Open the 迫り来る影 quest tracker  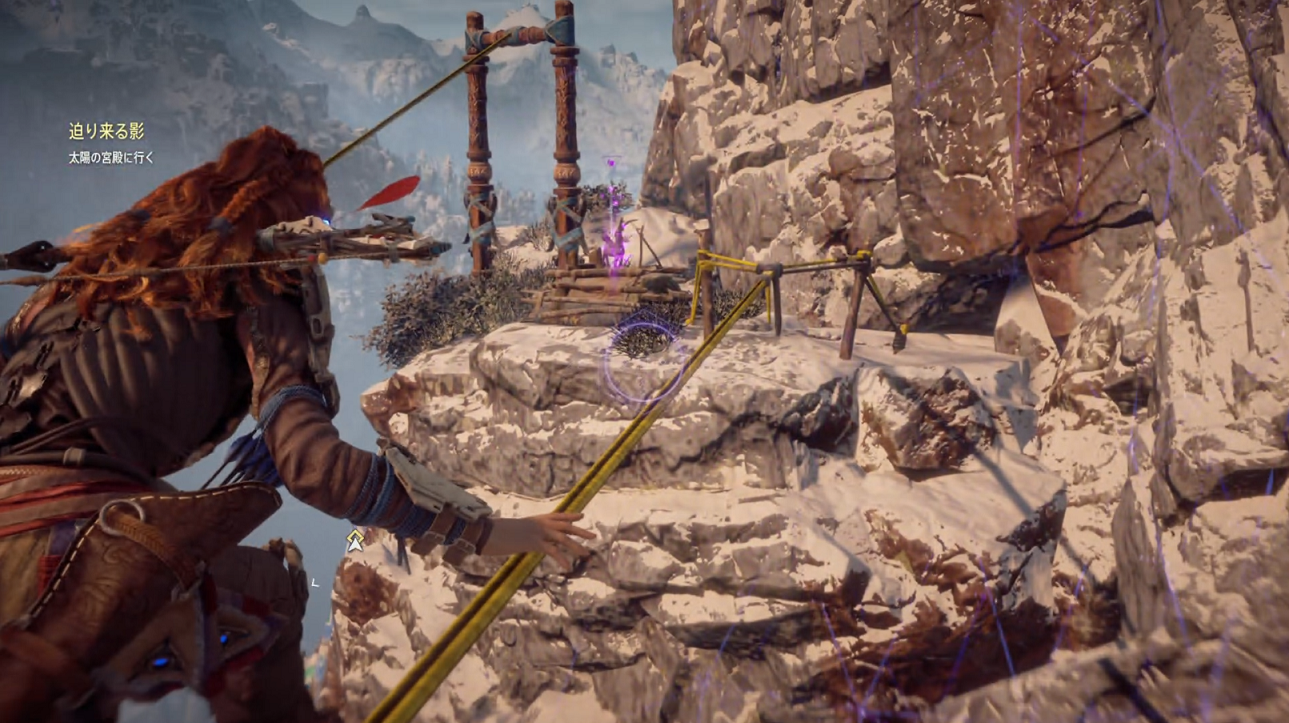106,132
